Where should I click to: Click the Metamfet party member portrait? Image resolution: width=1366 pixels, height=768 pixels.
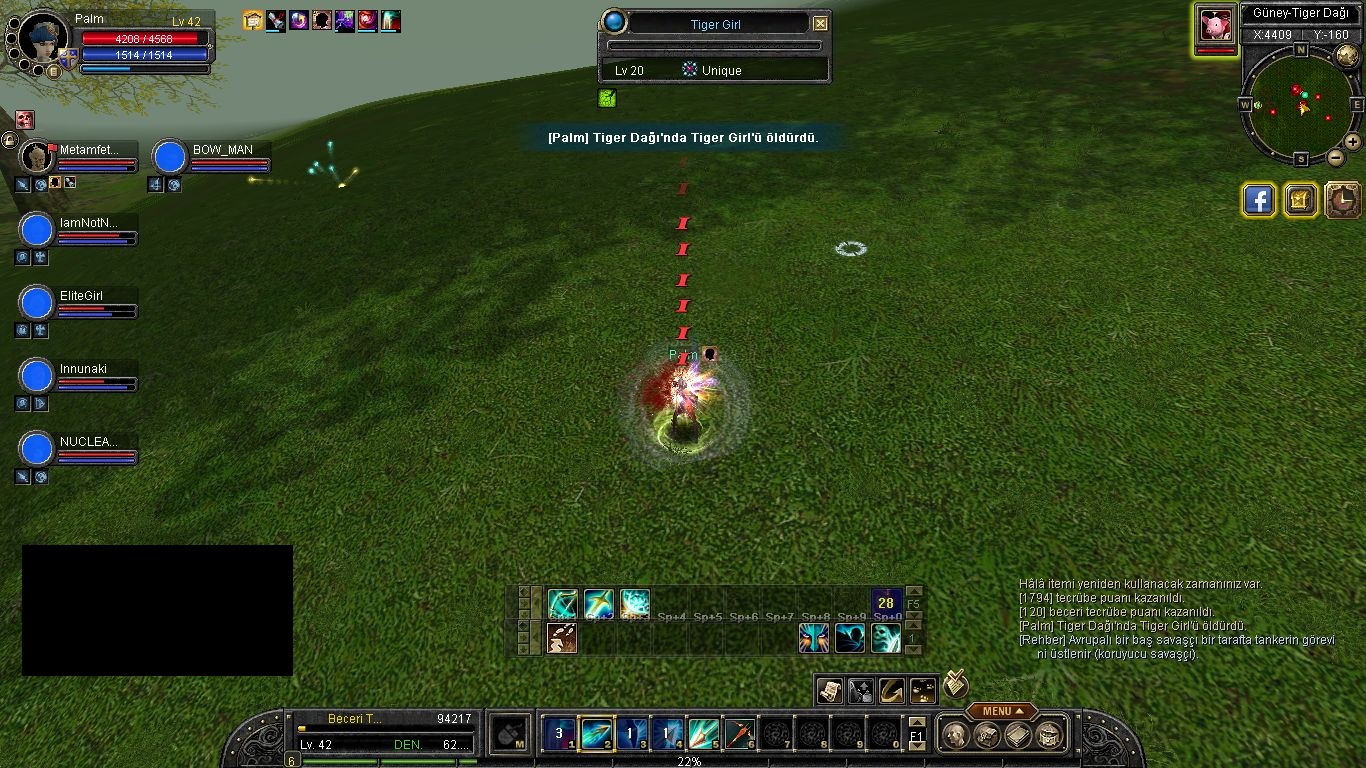click(x=37, y=157)
